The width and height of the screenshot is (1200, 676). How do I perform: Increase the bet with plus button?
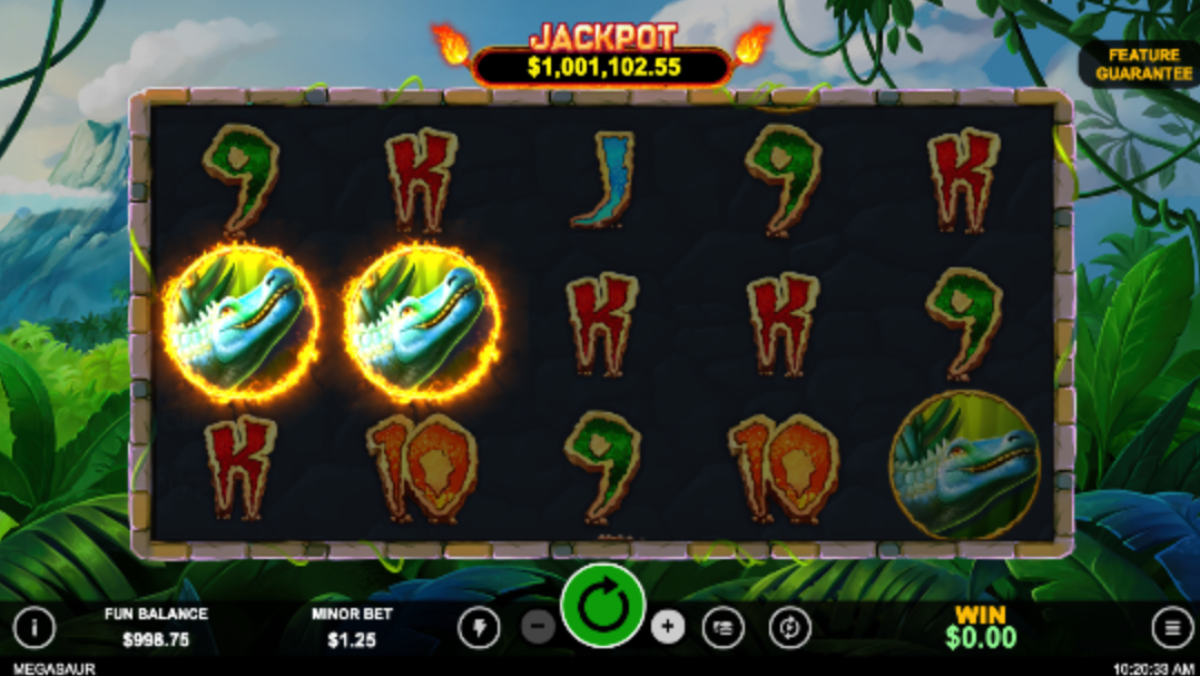667,627
